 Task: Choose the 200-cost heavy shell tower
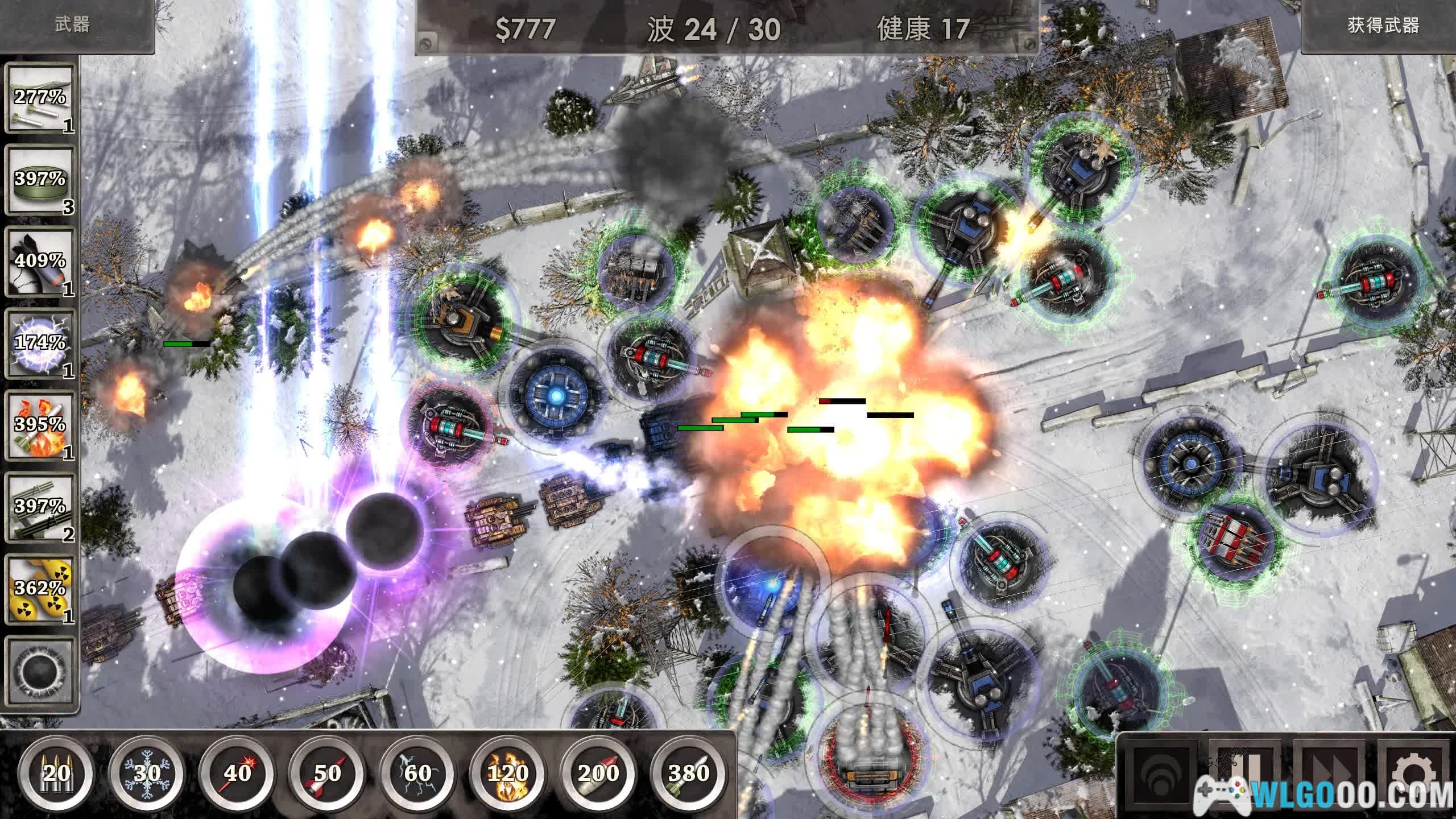(598, 772)
